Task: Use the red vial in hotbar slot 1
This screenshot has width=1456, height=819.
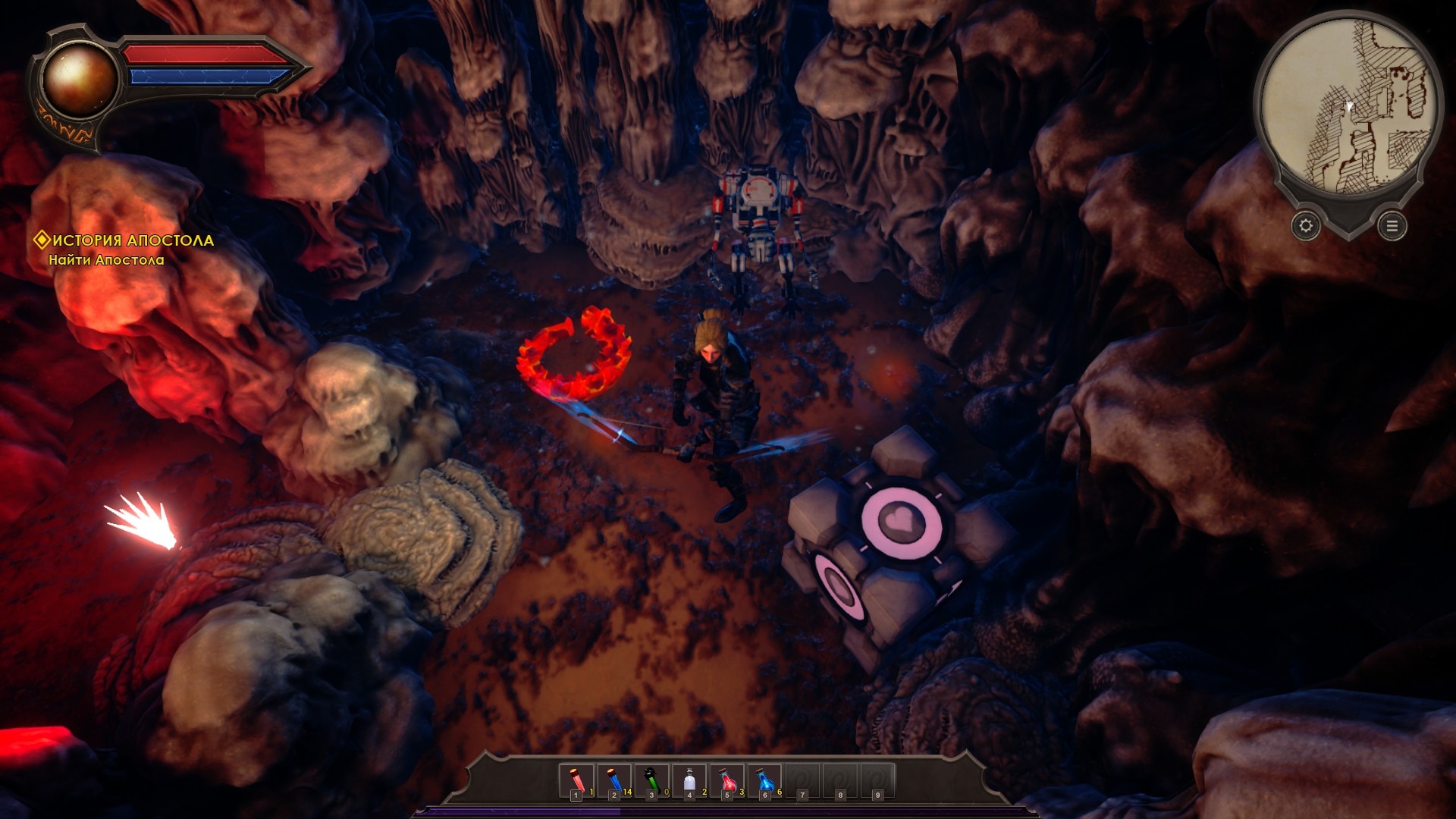Action: 577,781
